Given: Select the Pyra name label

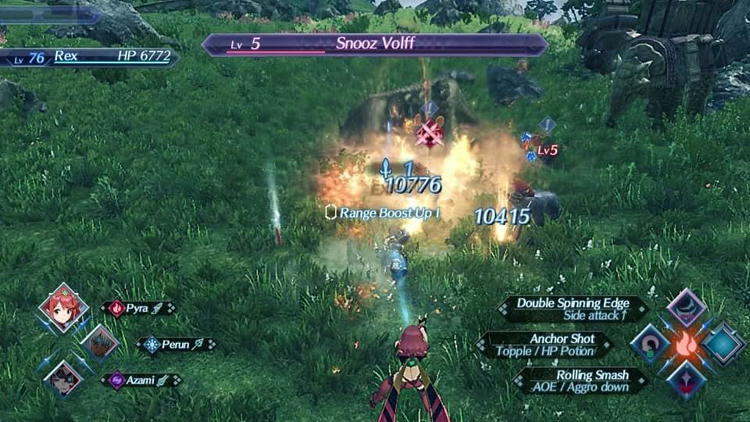Looking at the screenshot, I should click(139, 308).
